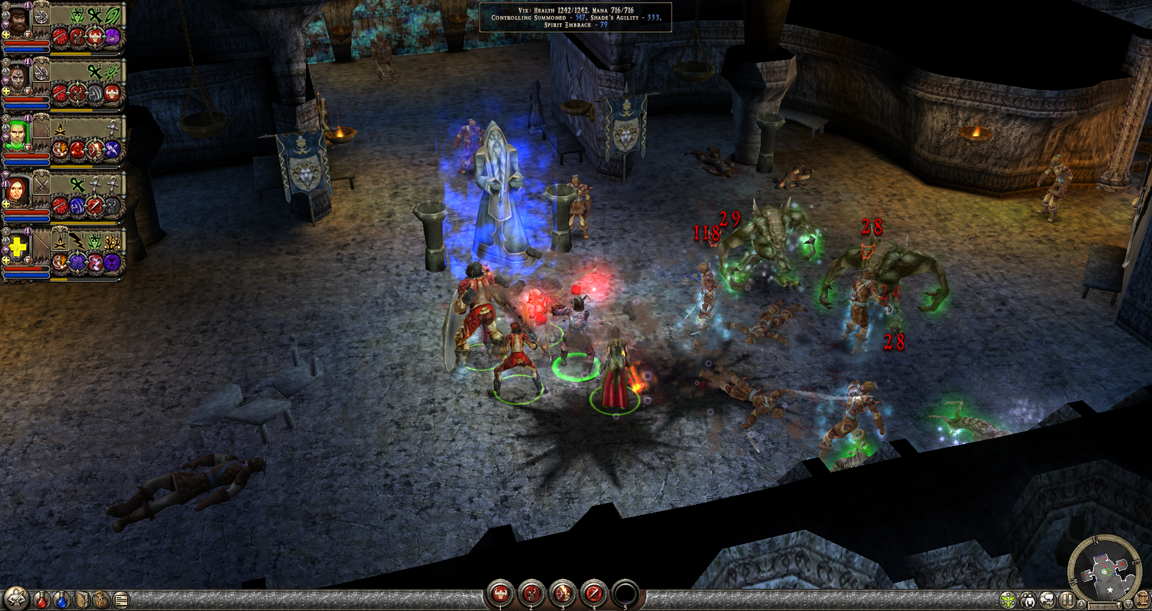Image resolution: width=1152 pixels, height=611 pixels.
Task: Pause the game with the pause button
Action: pos(1066,600)
